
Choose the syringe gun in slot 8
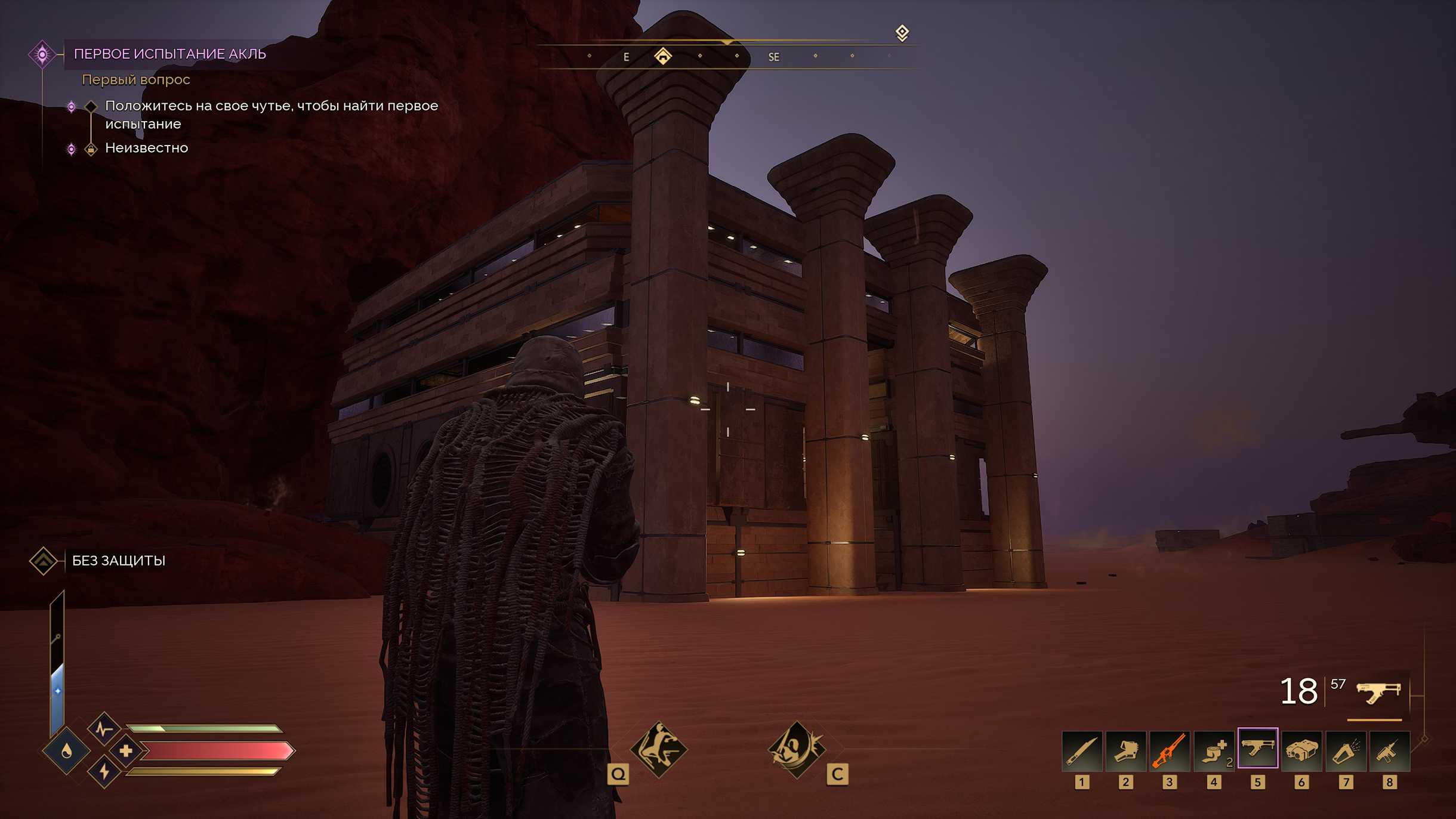click(1389, 749)
